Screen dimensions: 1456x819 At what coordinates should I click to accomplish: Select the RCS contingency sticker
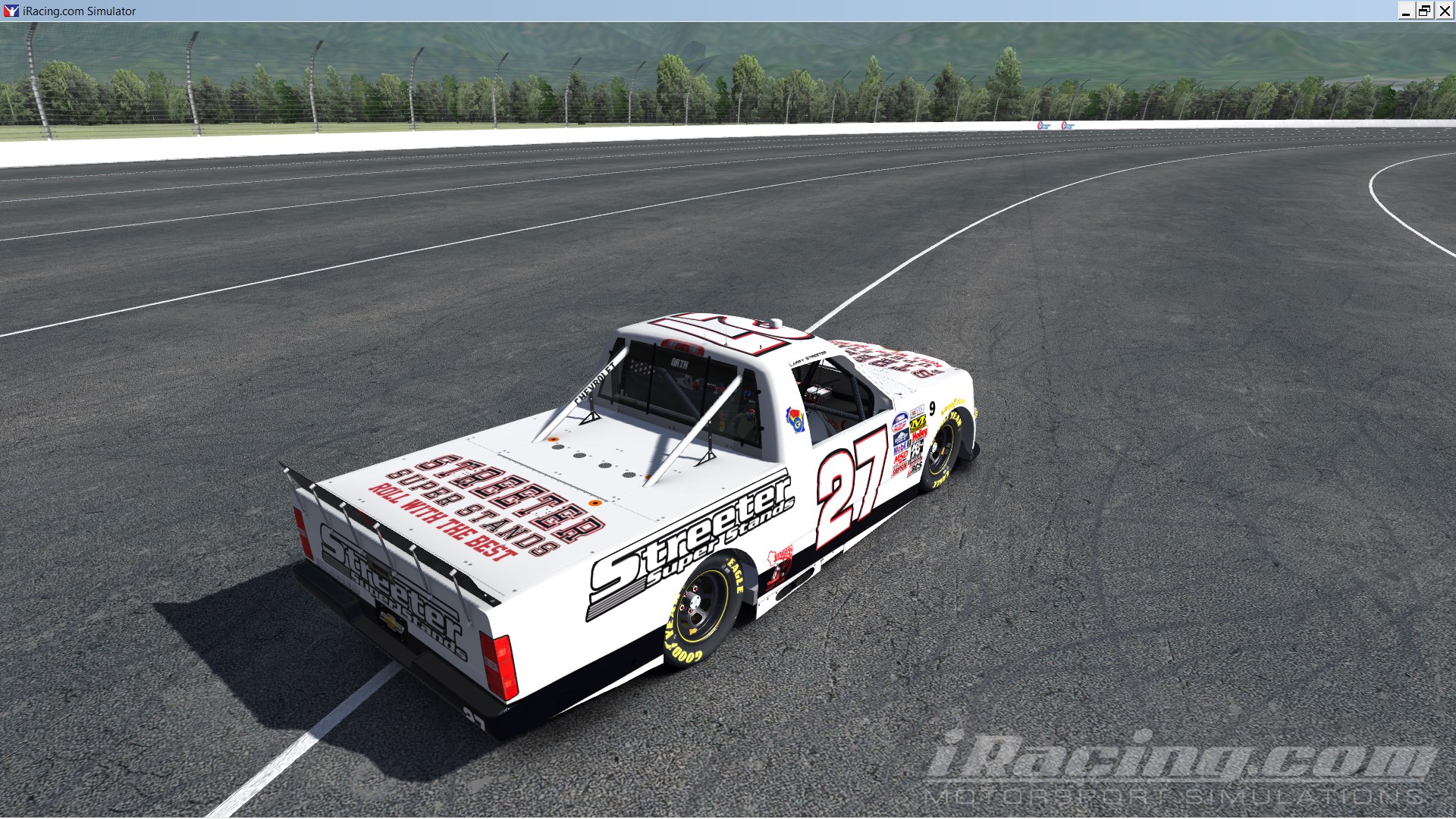[x=917, y=468]
